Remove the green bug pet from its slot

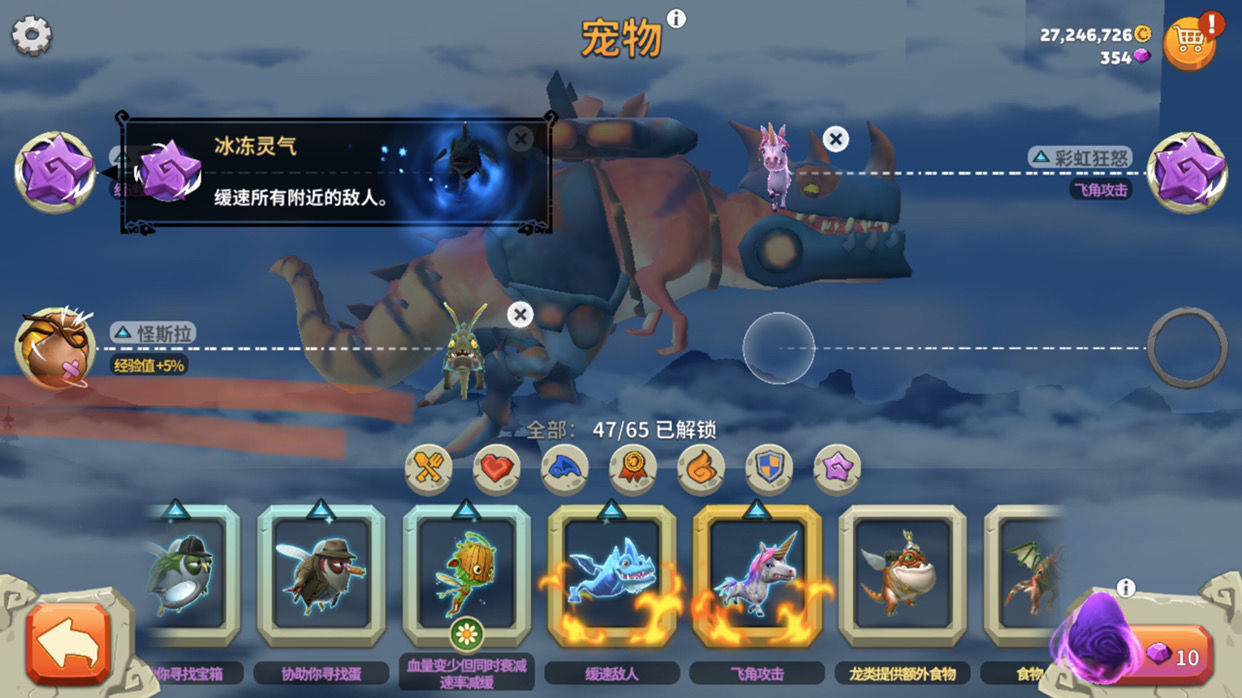pyautogui.click(x=519, y=315)
